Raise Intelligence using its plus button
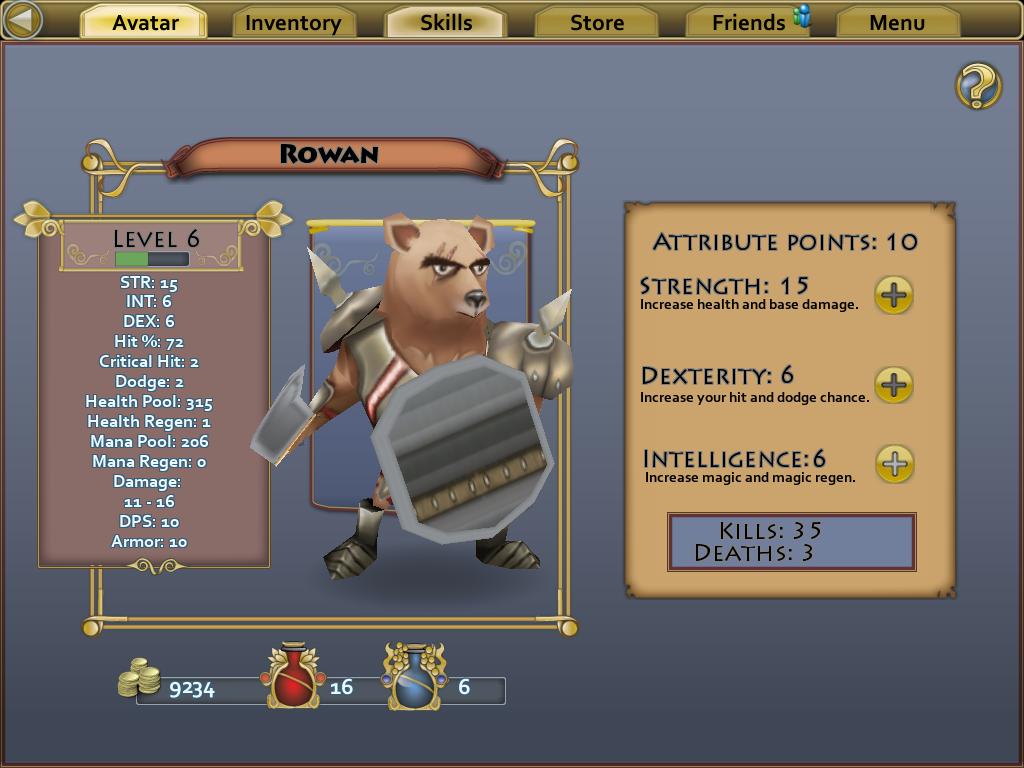 (x=895, y=464)
